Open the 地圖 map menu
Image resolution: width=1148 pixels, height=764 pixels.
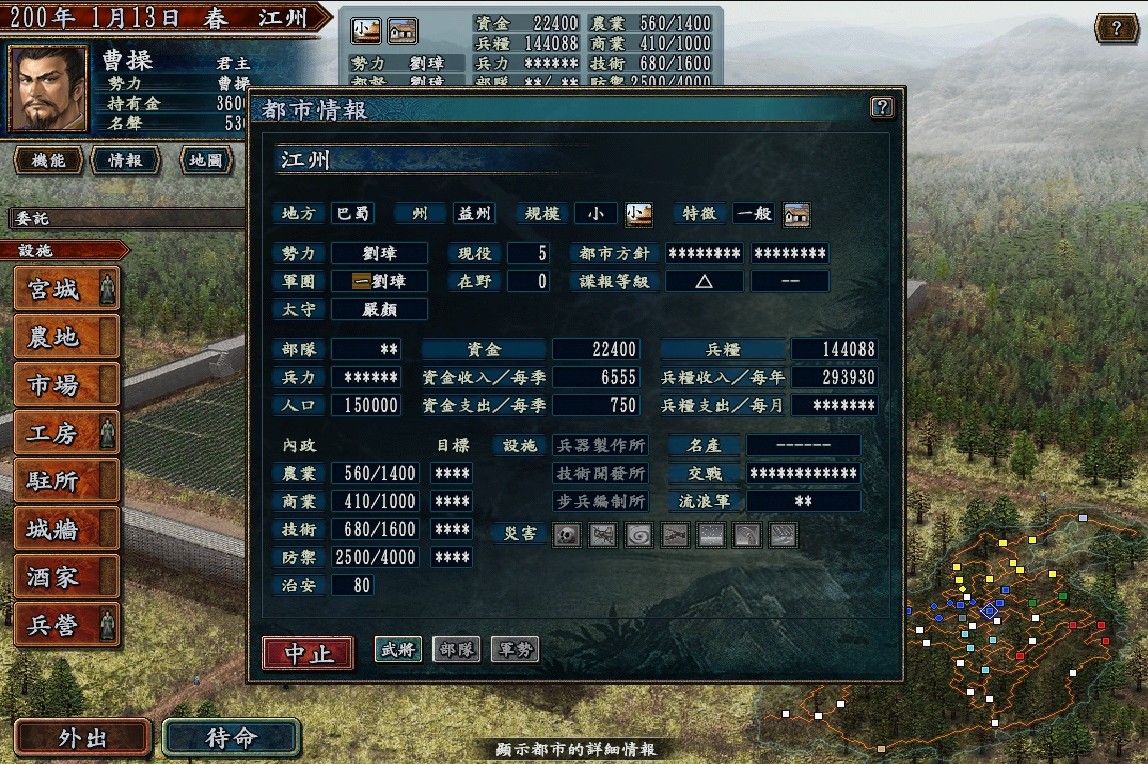click(205, 160)
